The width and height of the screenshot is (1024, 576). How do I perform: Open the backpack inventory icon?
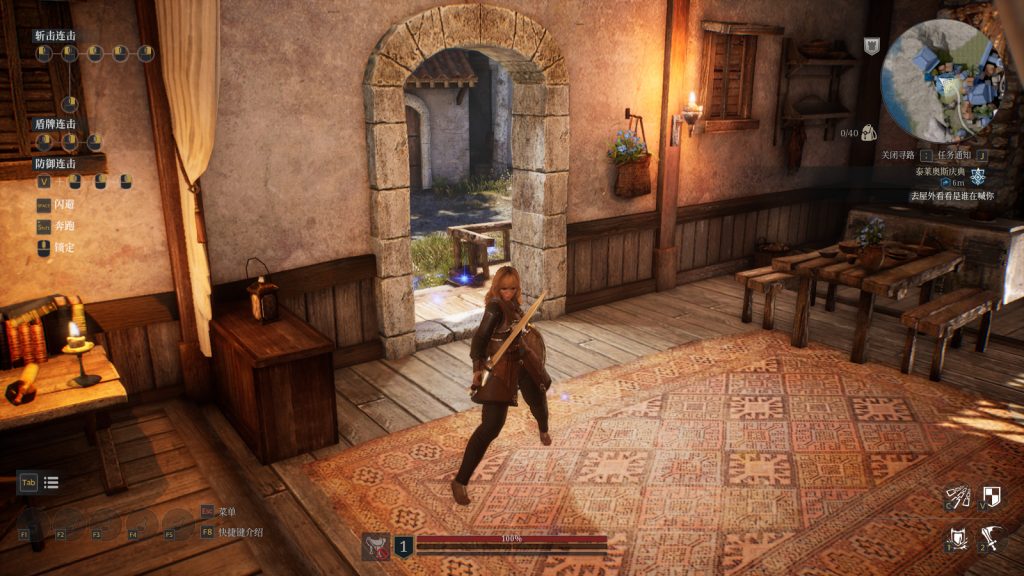(x=869, y=131)
